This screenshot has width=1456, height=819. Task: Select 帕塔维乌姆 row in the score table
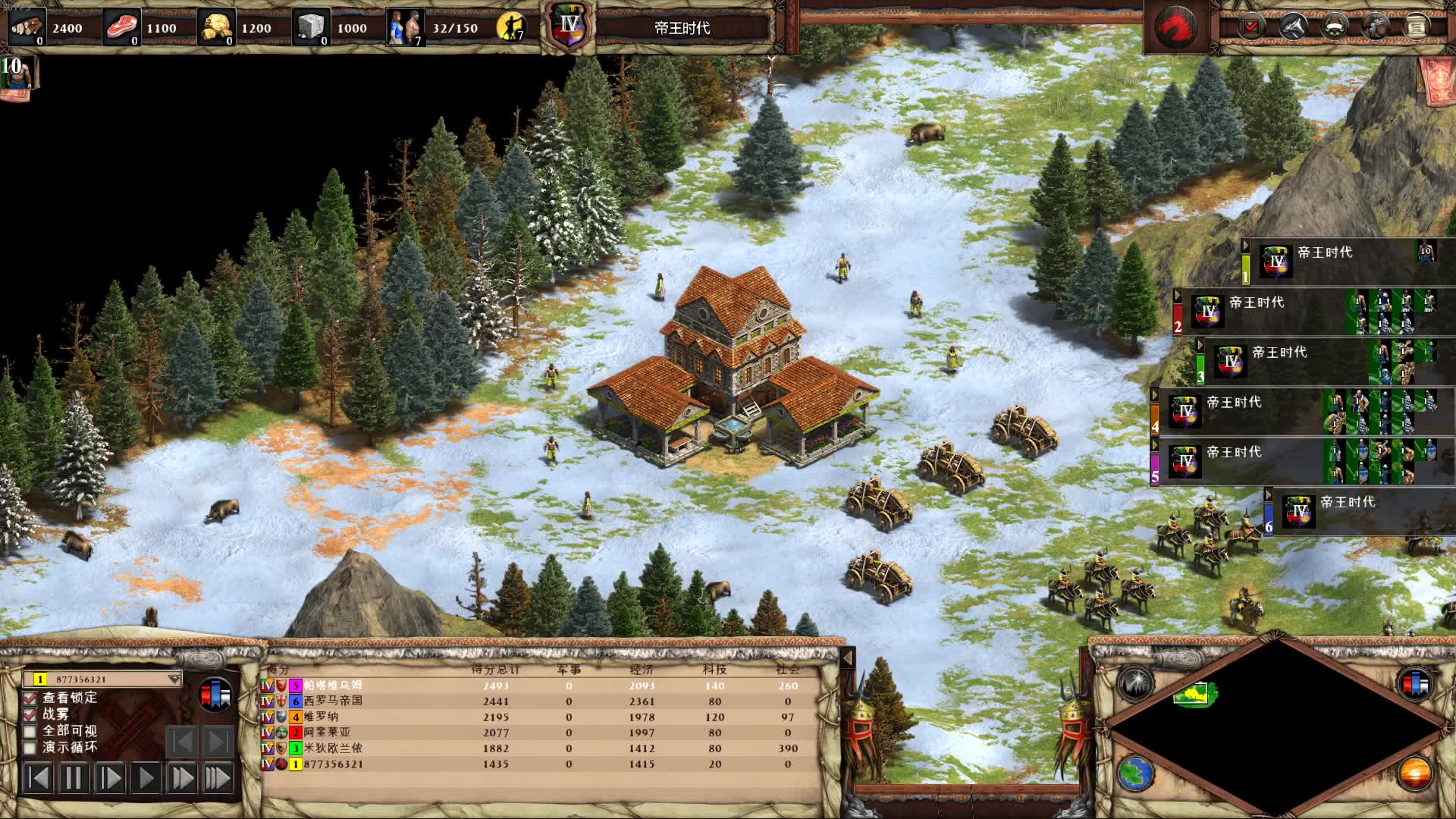(334, 686)
